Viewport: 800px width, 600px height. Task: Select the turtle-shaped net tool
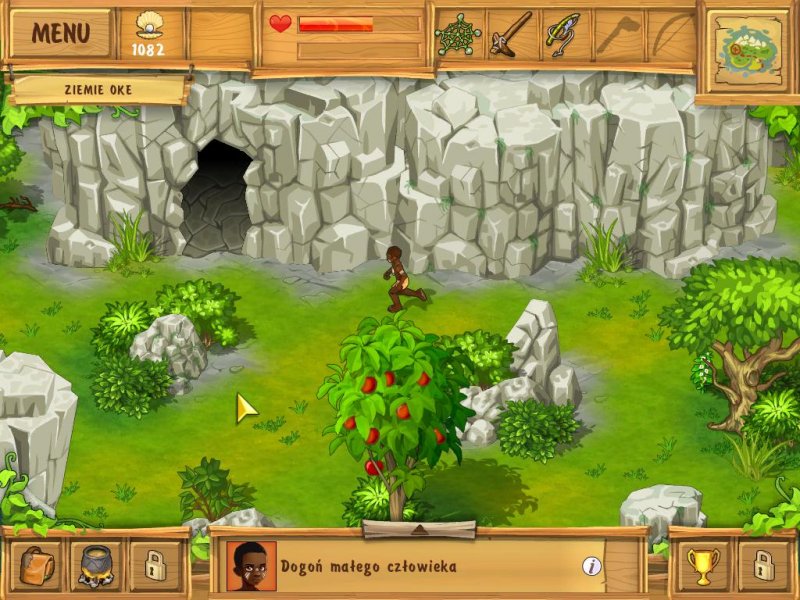[x=458, y=35]
